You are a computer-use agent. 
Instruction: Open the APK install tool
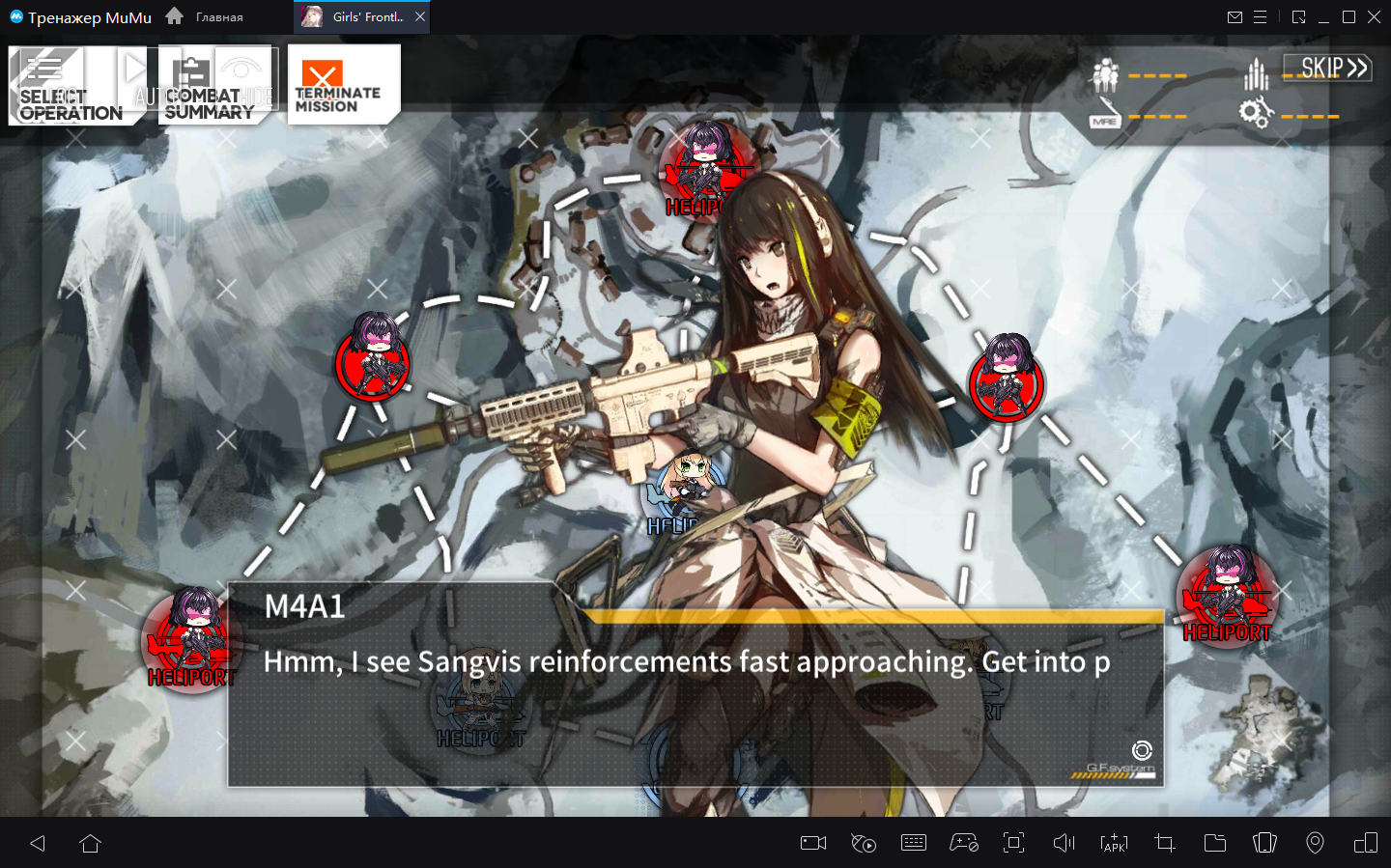coord(1114,843)
